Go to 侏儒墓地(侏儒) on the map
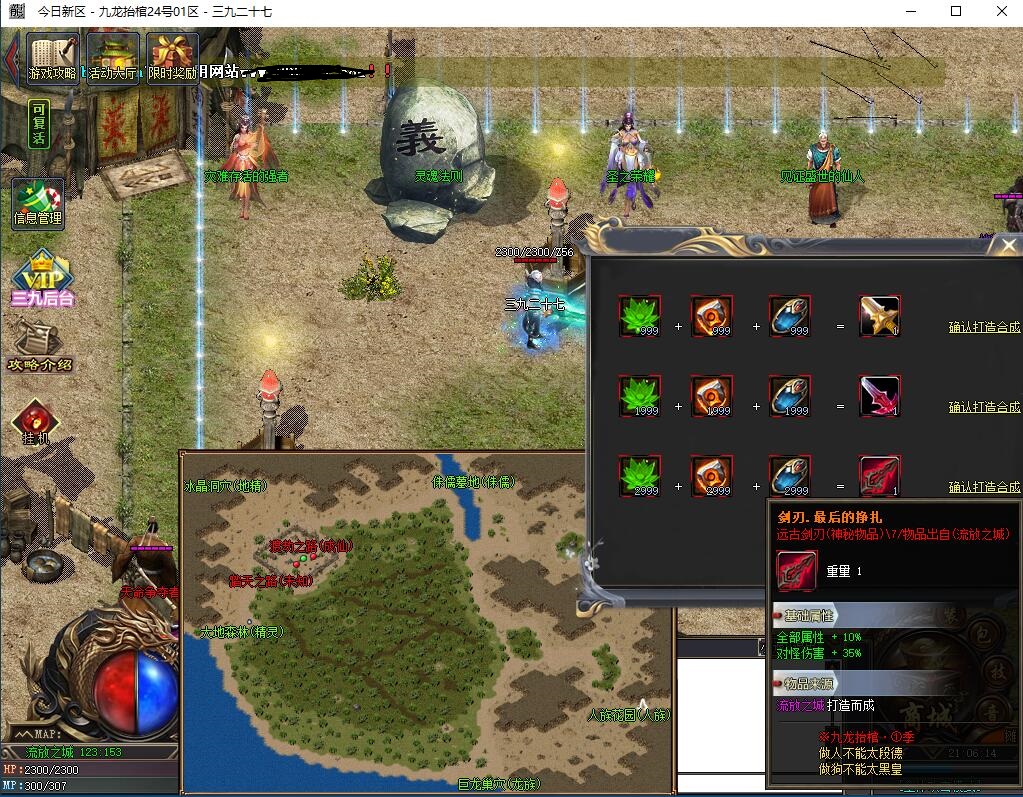Image resolution: width=1023 pixels, height=797 pixels. click(x=473, y=481)
